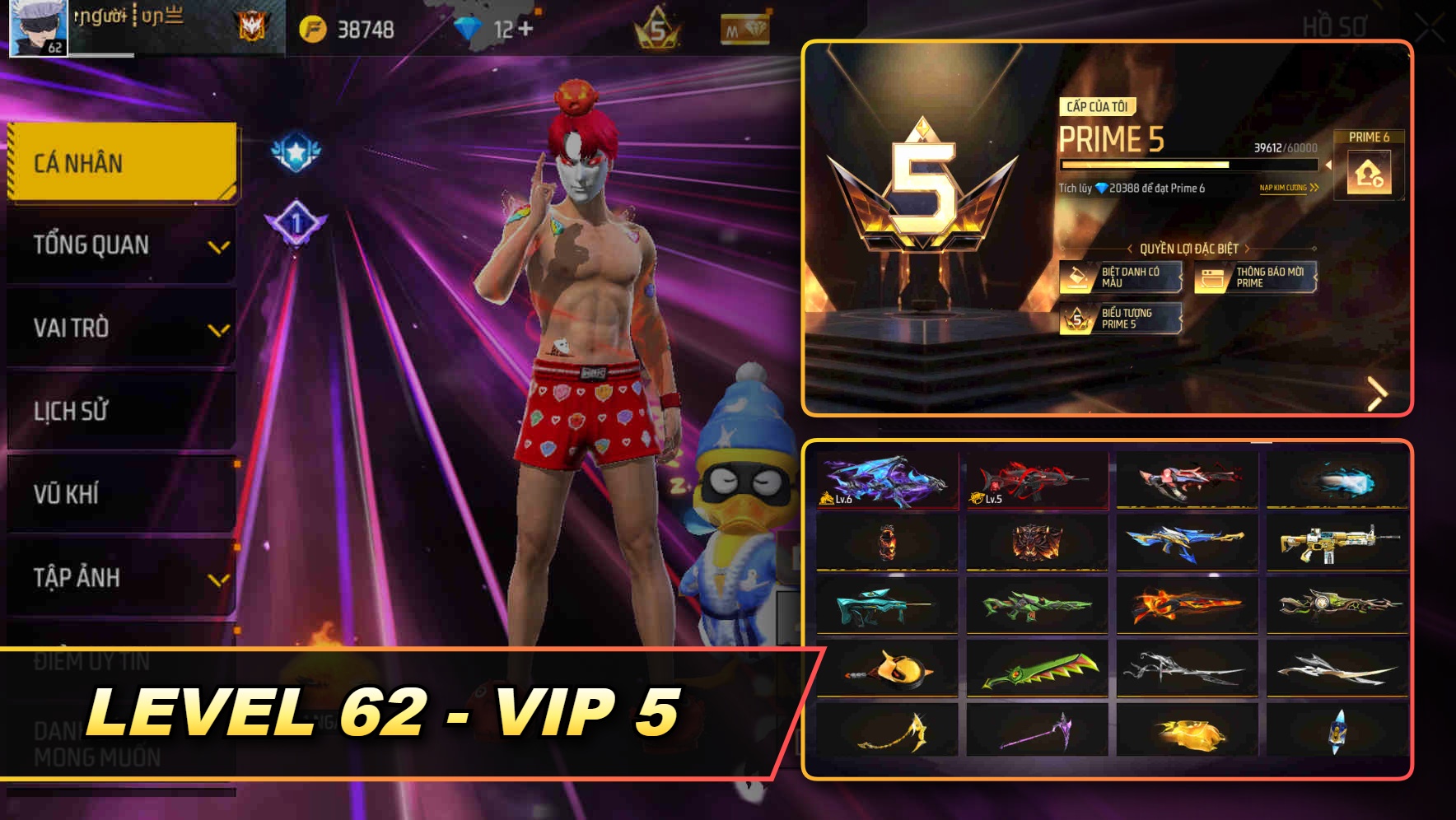This screenshot has width=1456, height=820.
Task: Click the Prime 6 upgrade icon
Action: coord(1369,173)
